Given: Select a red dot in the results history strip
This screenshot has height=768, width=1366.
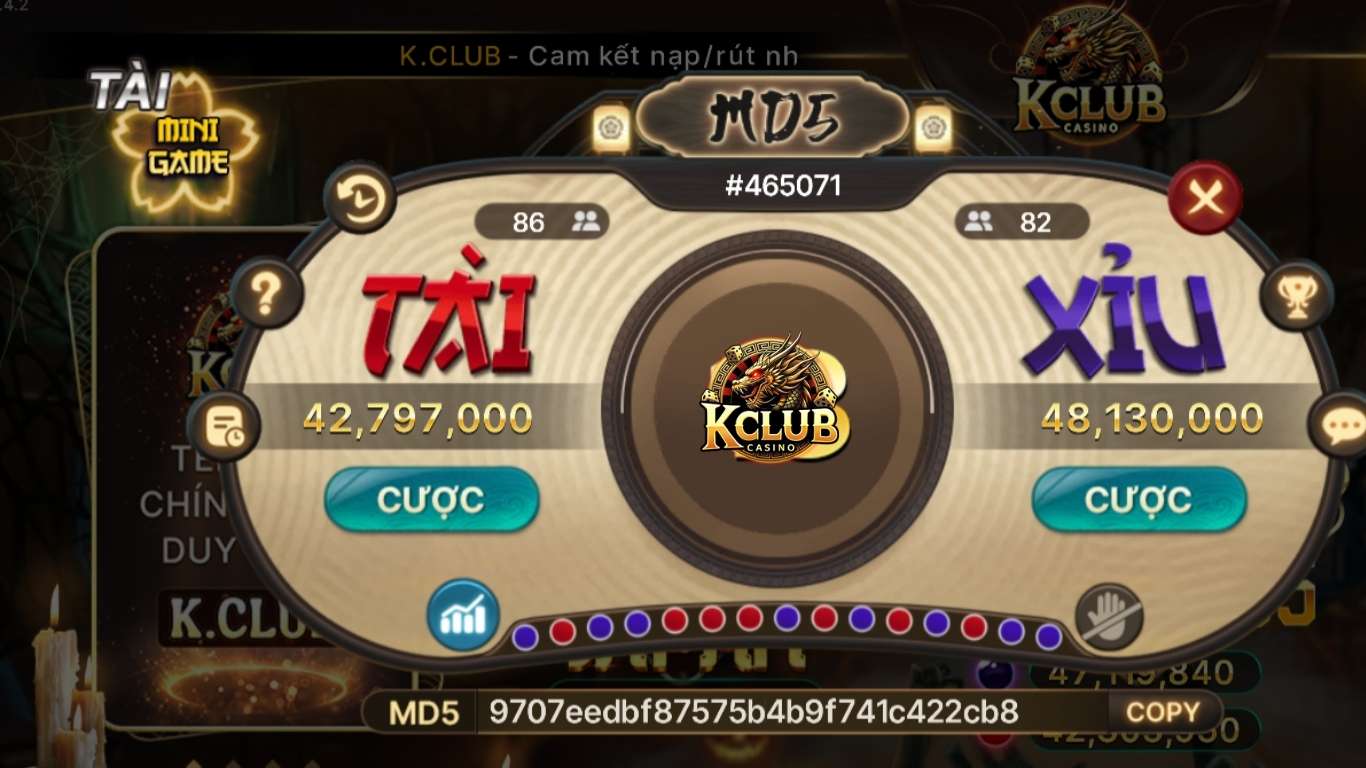Looking at the screenshot, I should point(563,631).
